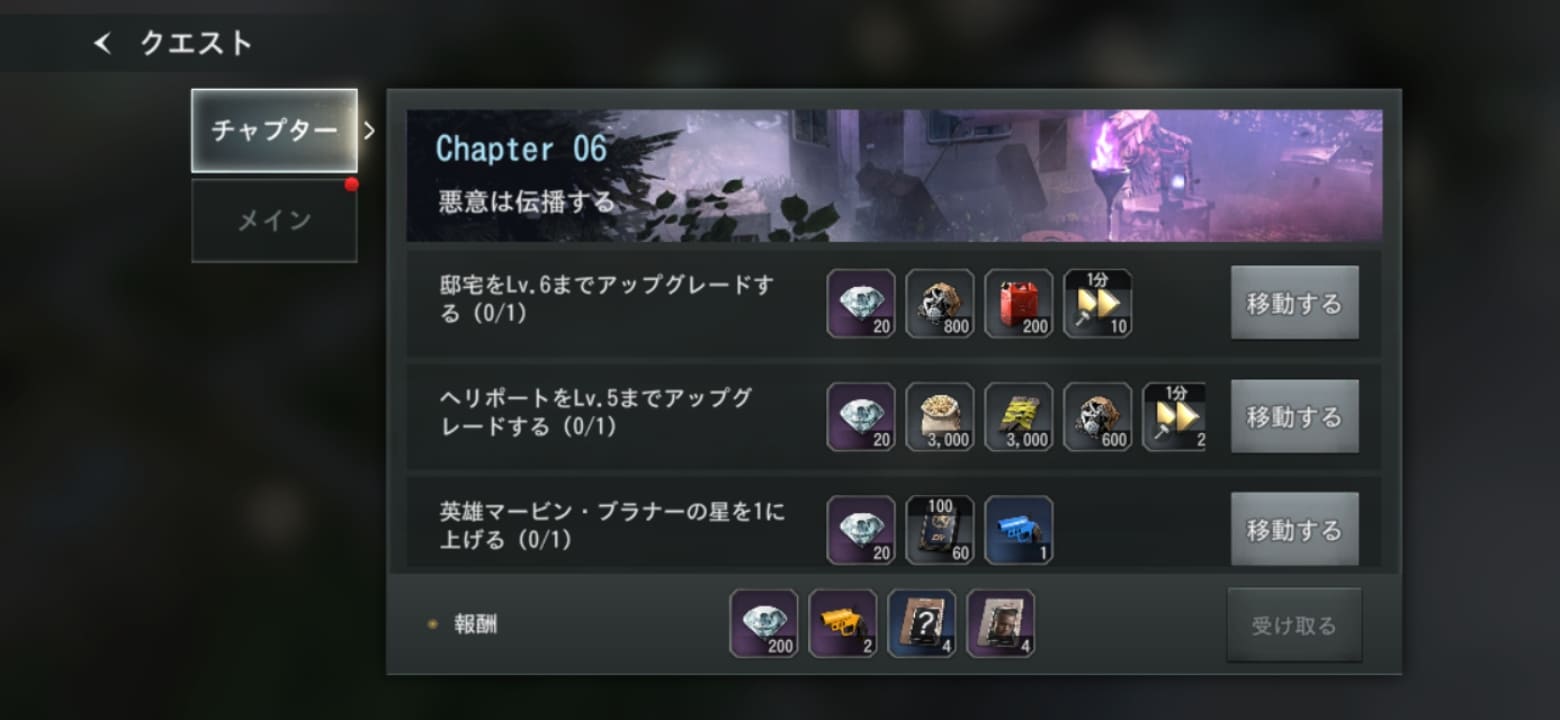Open the 1-minute speedup item worth 10
Image resolution: width=1560 pixels, height=720 pixels.
coord(1096,304)
